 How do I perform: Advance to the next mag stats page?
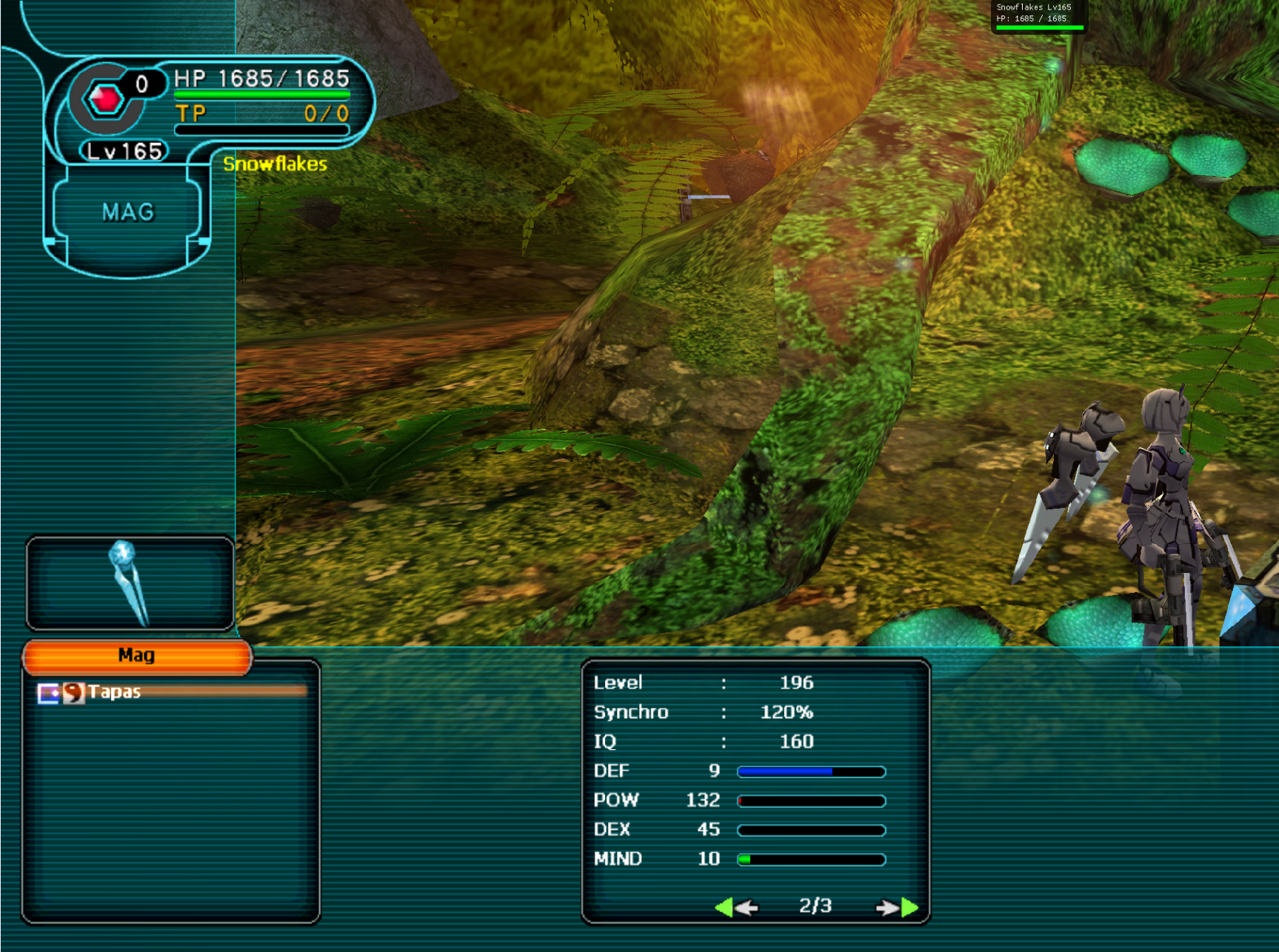click(897, 907)
